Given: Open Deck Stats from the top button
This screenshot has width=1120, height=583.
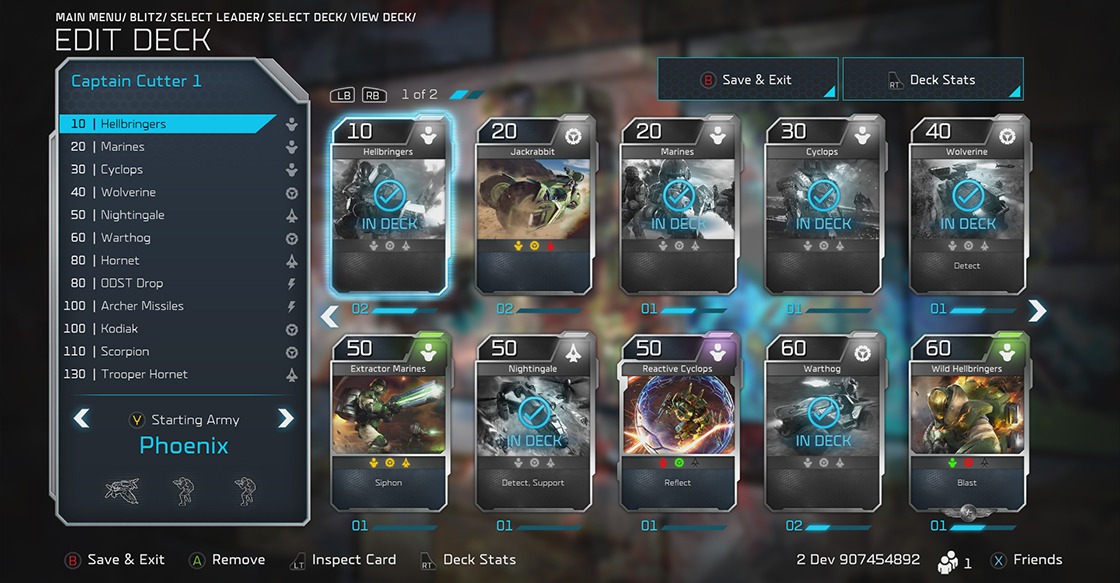Looking at the screenshot, I should [932, 80].
